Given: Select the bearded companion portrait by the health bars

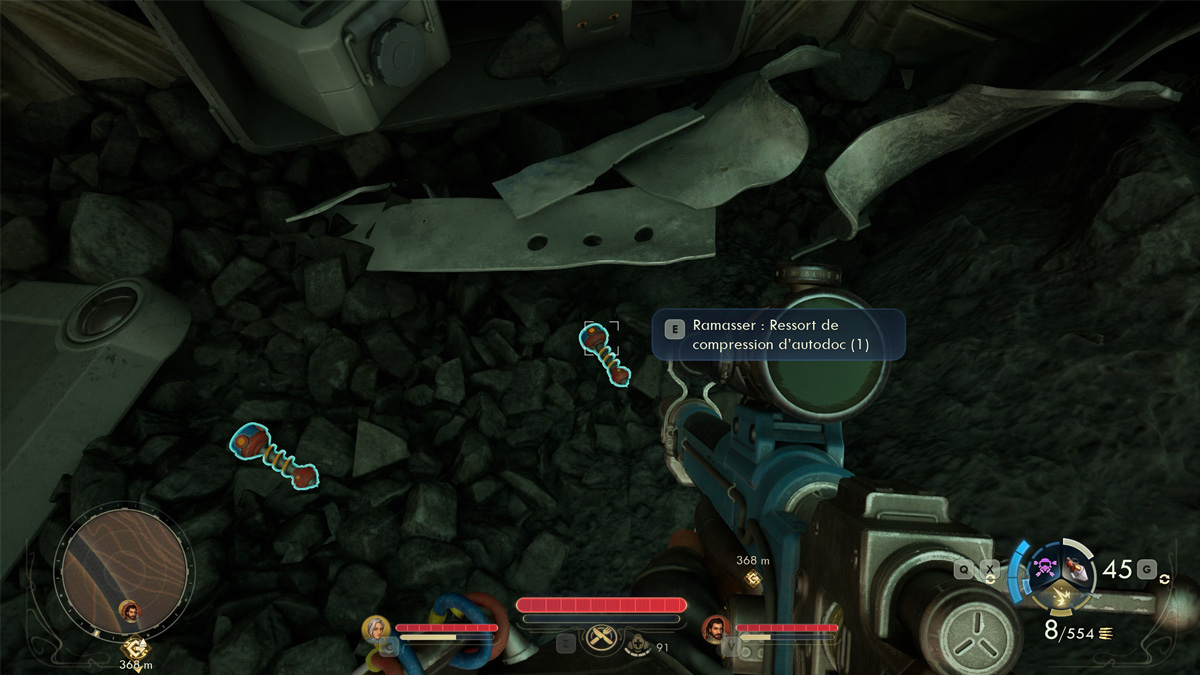Looking at the screenshot, I should [715, 629].
